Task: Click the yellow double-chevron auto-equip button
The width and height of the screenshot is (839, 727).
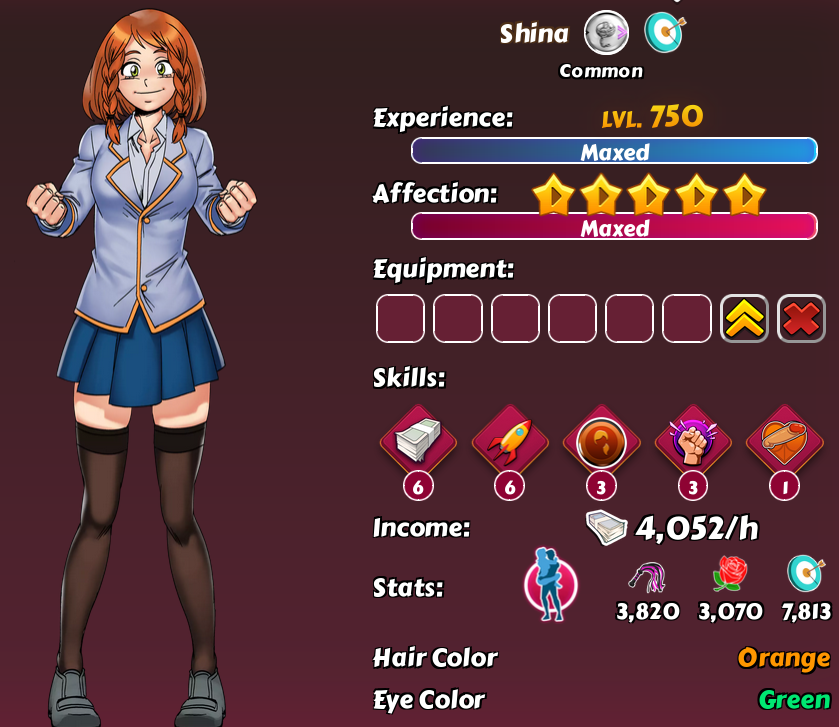Action: [744, 319]
